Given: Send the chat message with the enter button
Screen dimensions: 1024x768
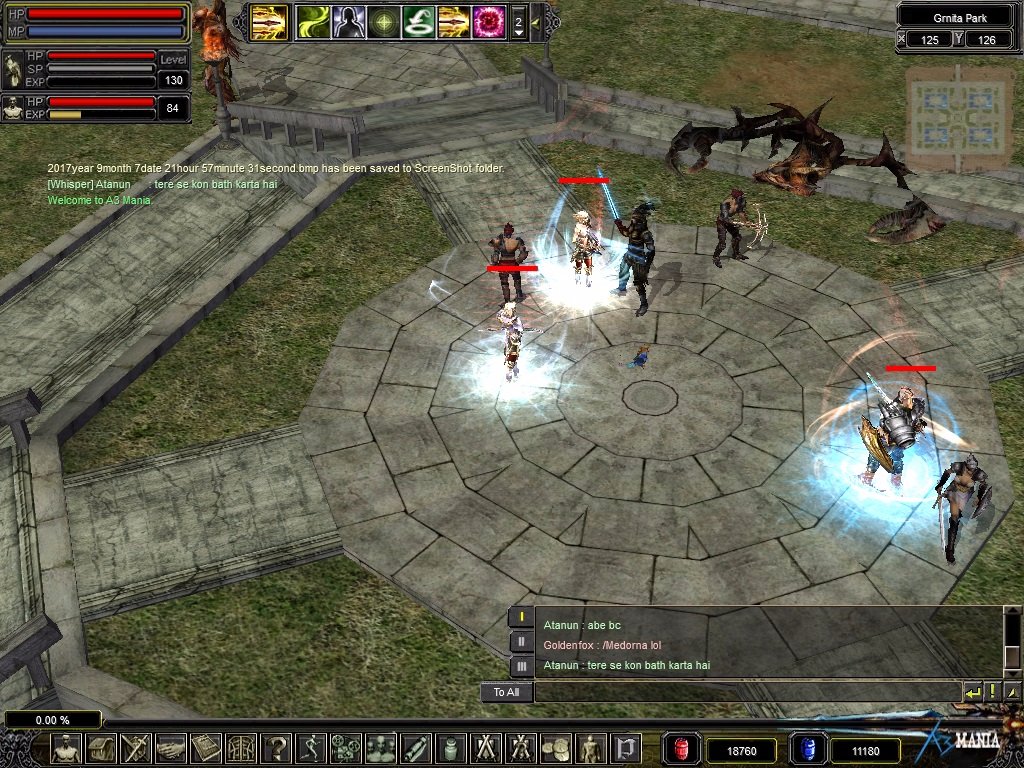Looking at the screenshot, I should 972,692.
